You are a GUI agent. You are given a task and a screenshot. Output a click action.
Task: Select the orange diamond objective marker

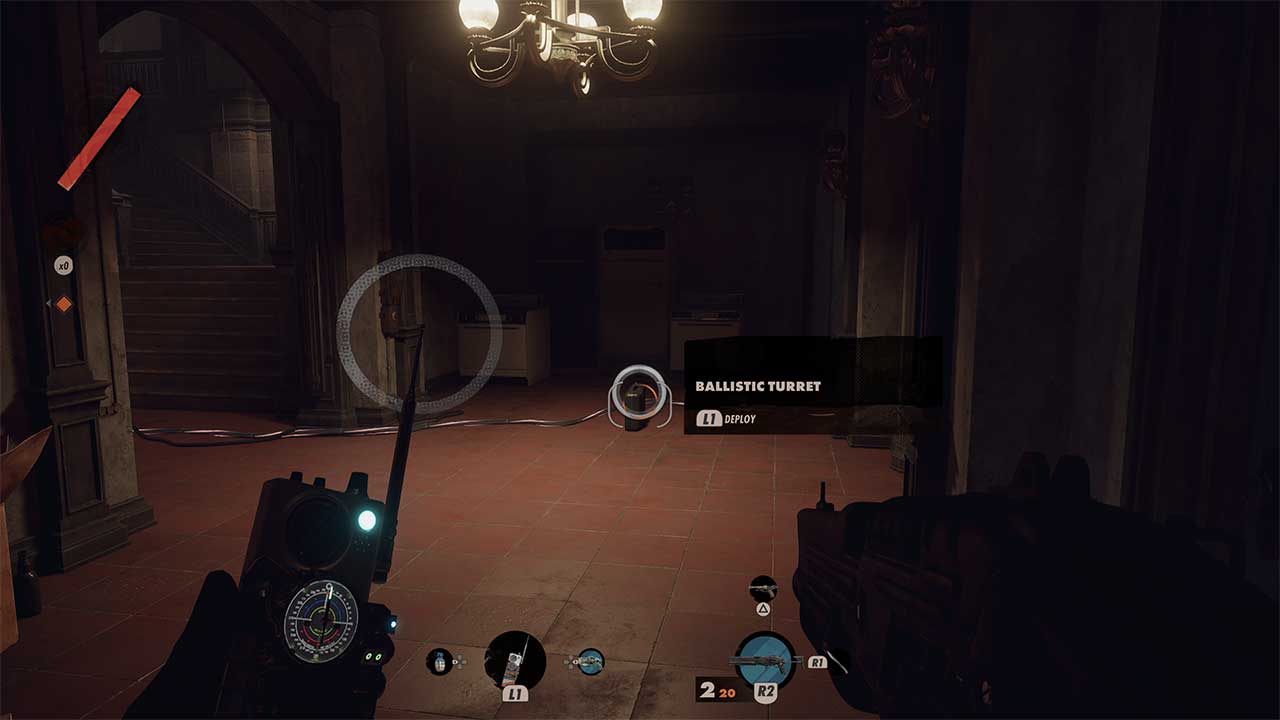pos(64,304)
